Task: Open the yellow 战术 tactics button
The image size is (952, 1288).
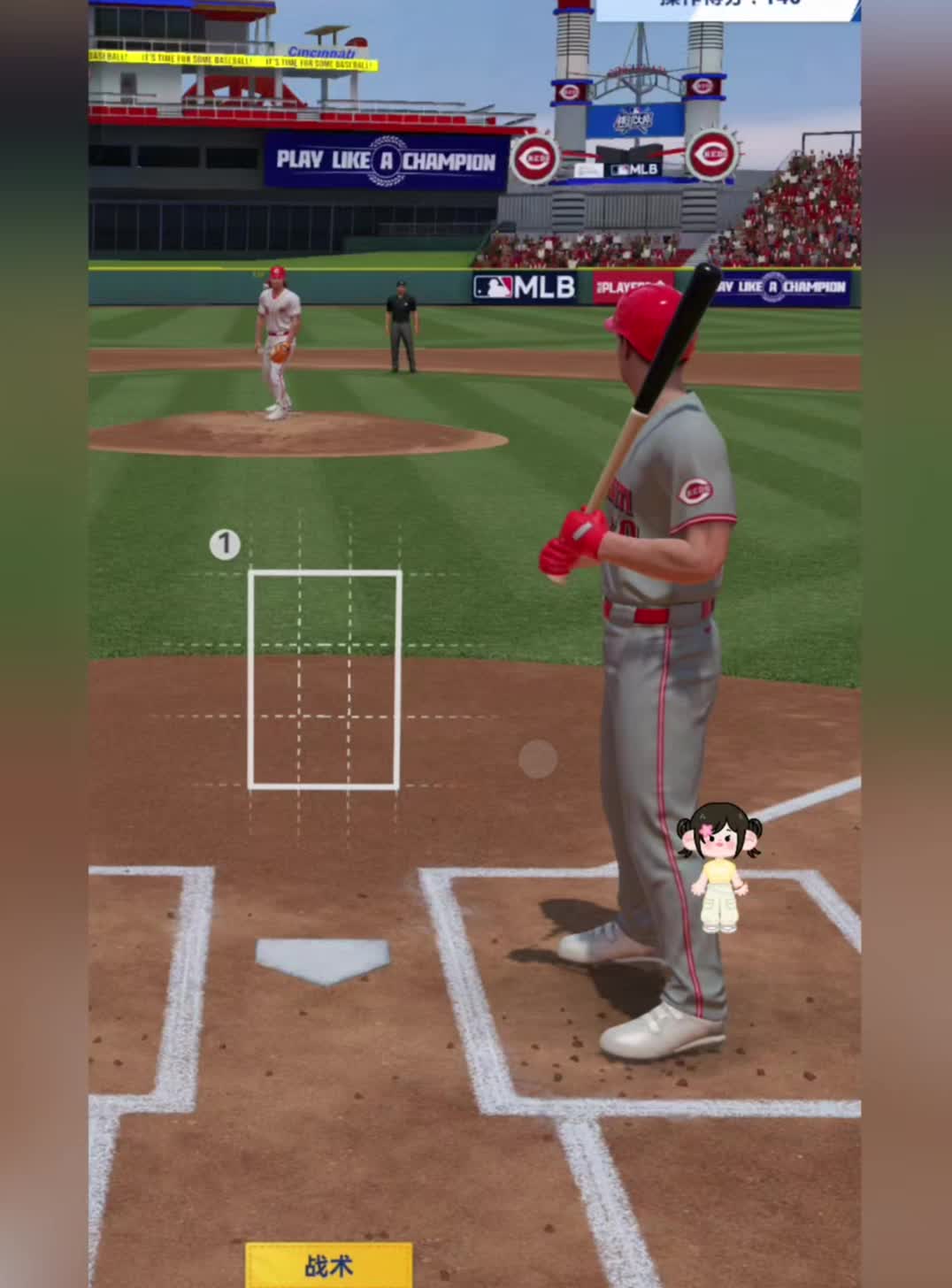Action: pos(328,1265)
